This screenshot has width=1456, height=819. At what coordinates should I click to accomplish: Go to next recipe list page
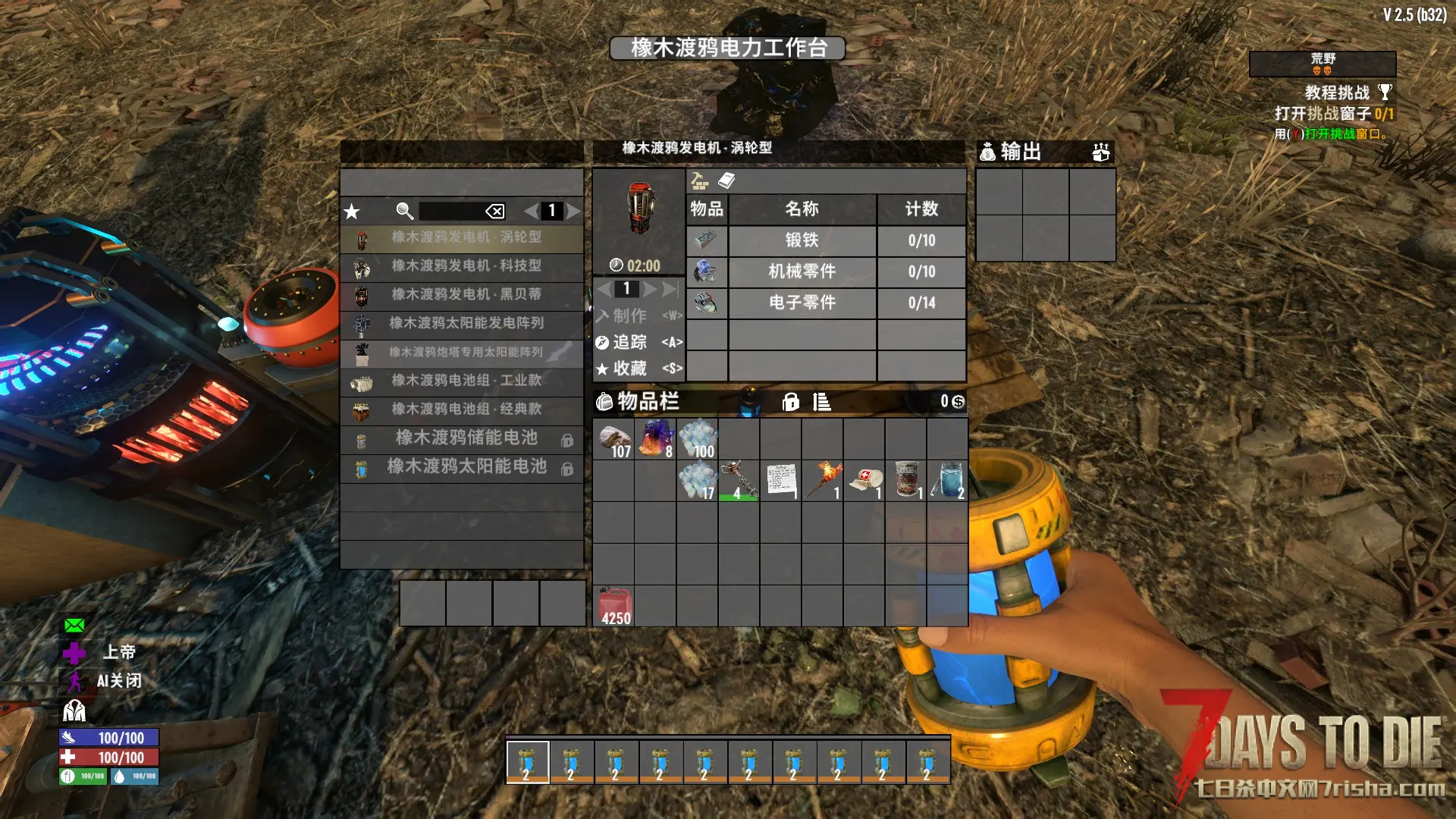[574, 212]
